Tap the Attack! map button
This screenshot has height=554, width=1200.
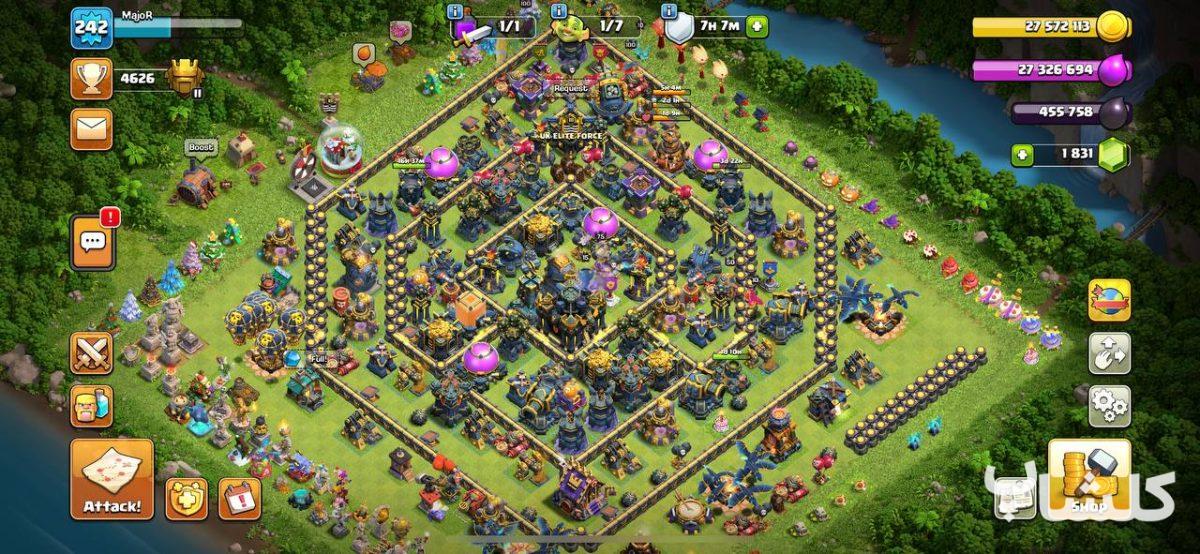point(112,478)
